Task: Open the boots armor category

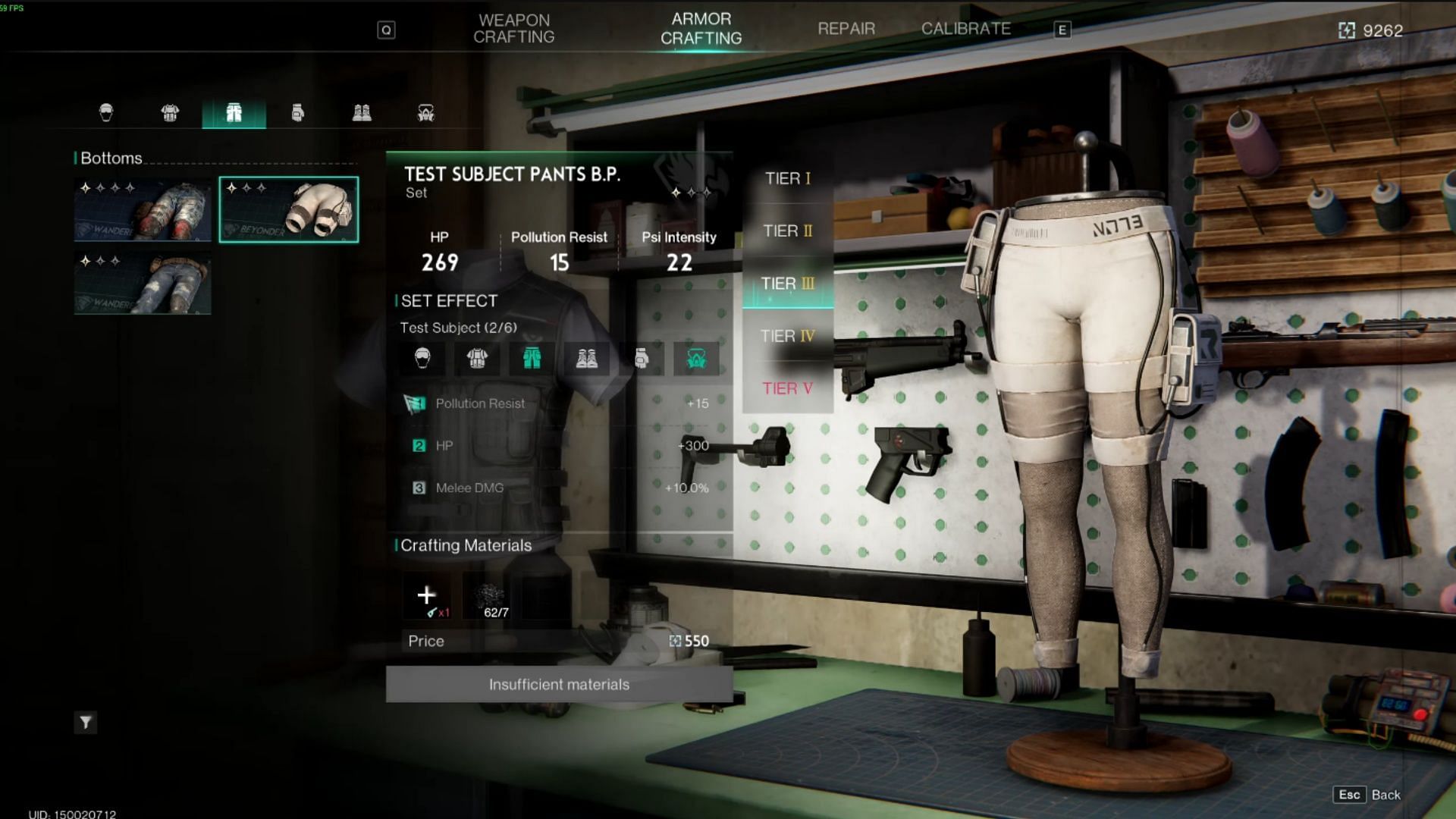Action: tap(362, 113)
